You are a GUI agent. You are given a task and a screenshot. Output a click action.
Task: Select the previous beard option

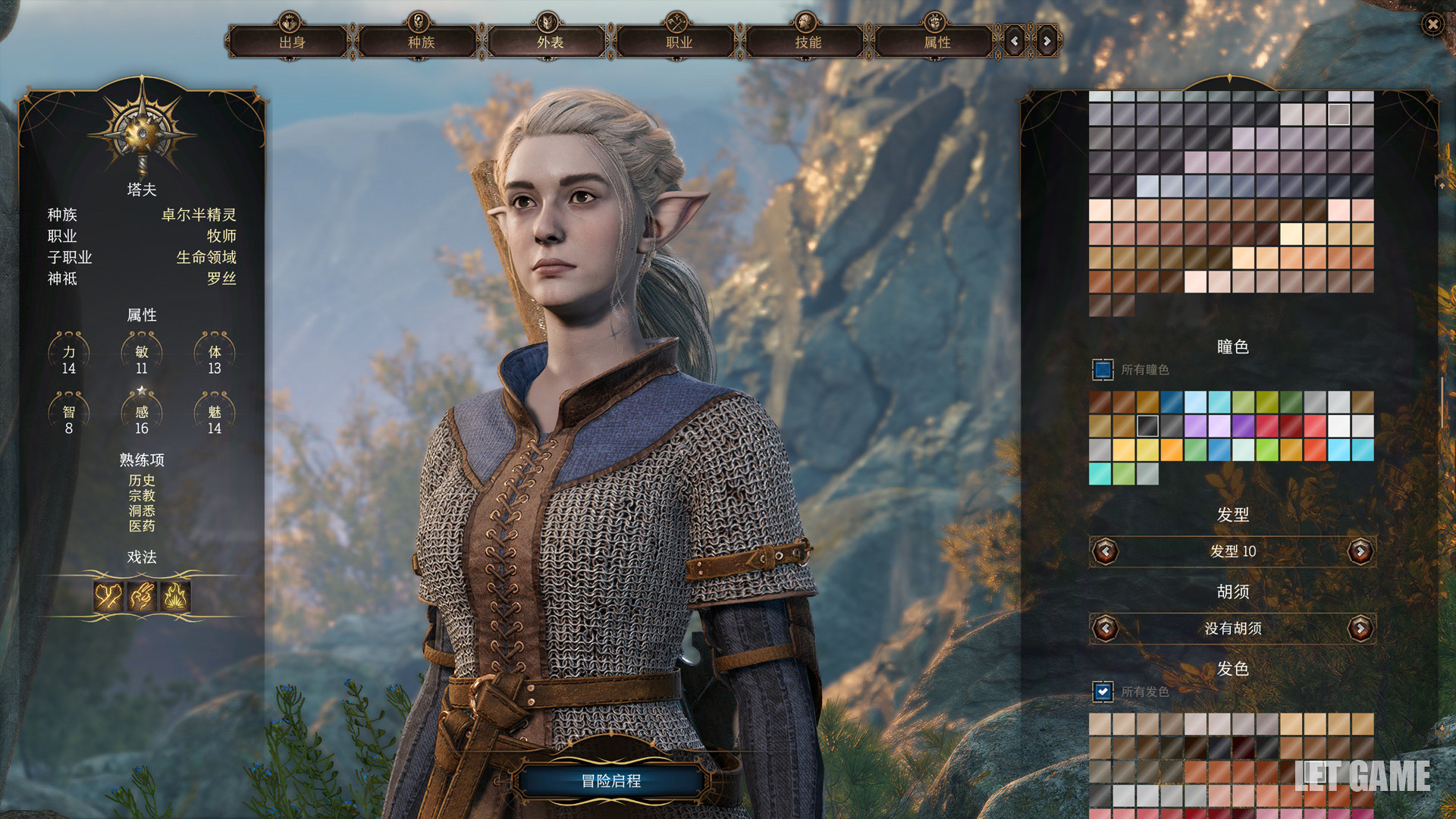pyautogui.click(x=1106, y=628)
